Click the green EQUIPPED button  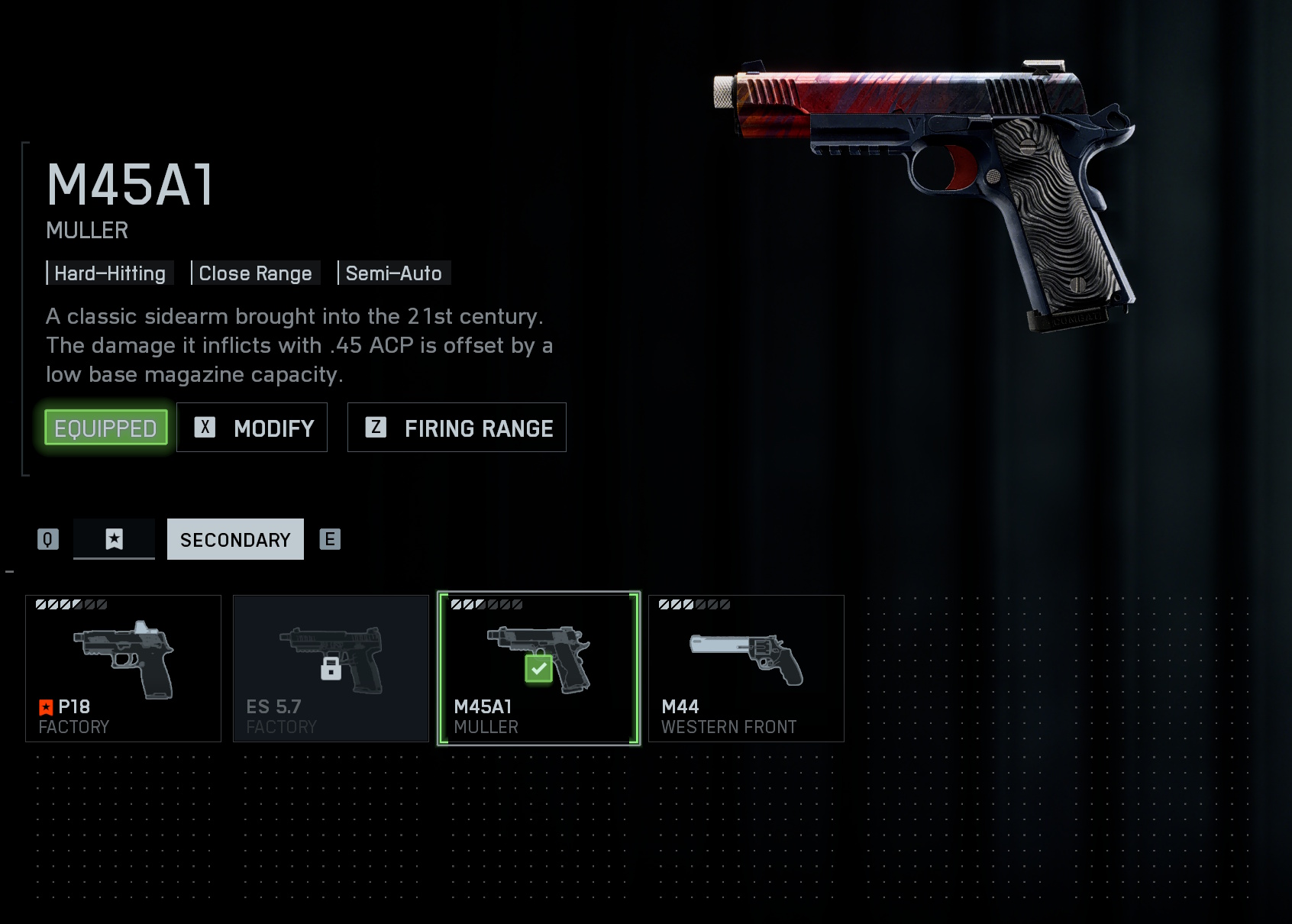tap(105, 428)
